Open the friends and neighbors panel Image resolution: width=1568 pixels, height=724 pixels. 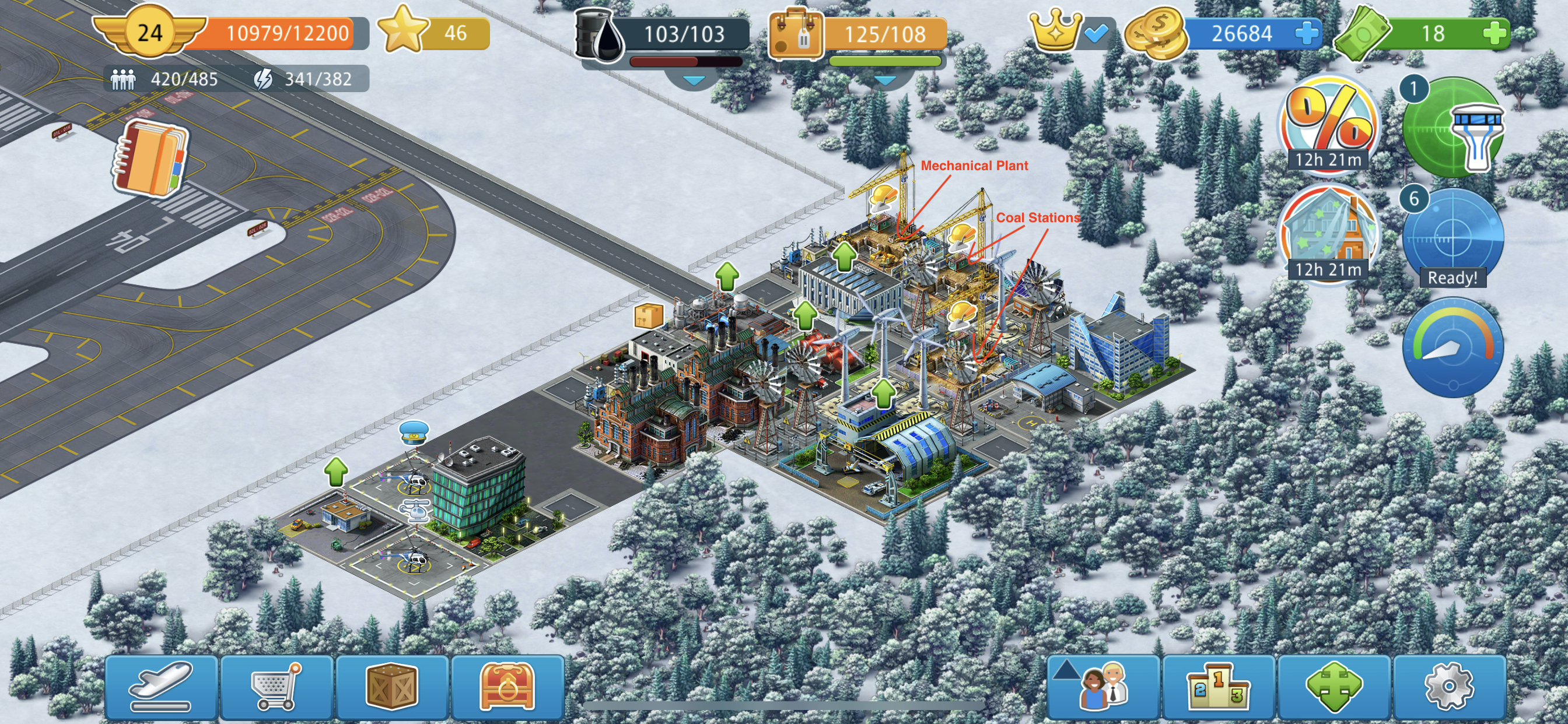tap(1103, 687)
